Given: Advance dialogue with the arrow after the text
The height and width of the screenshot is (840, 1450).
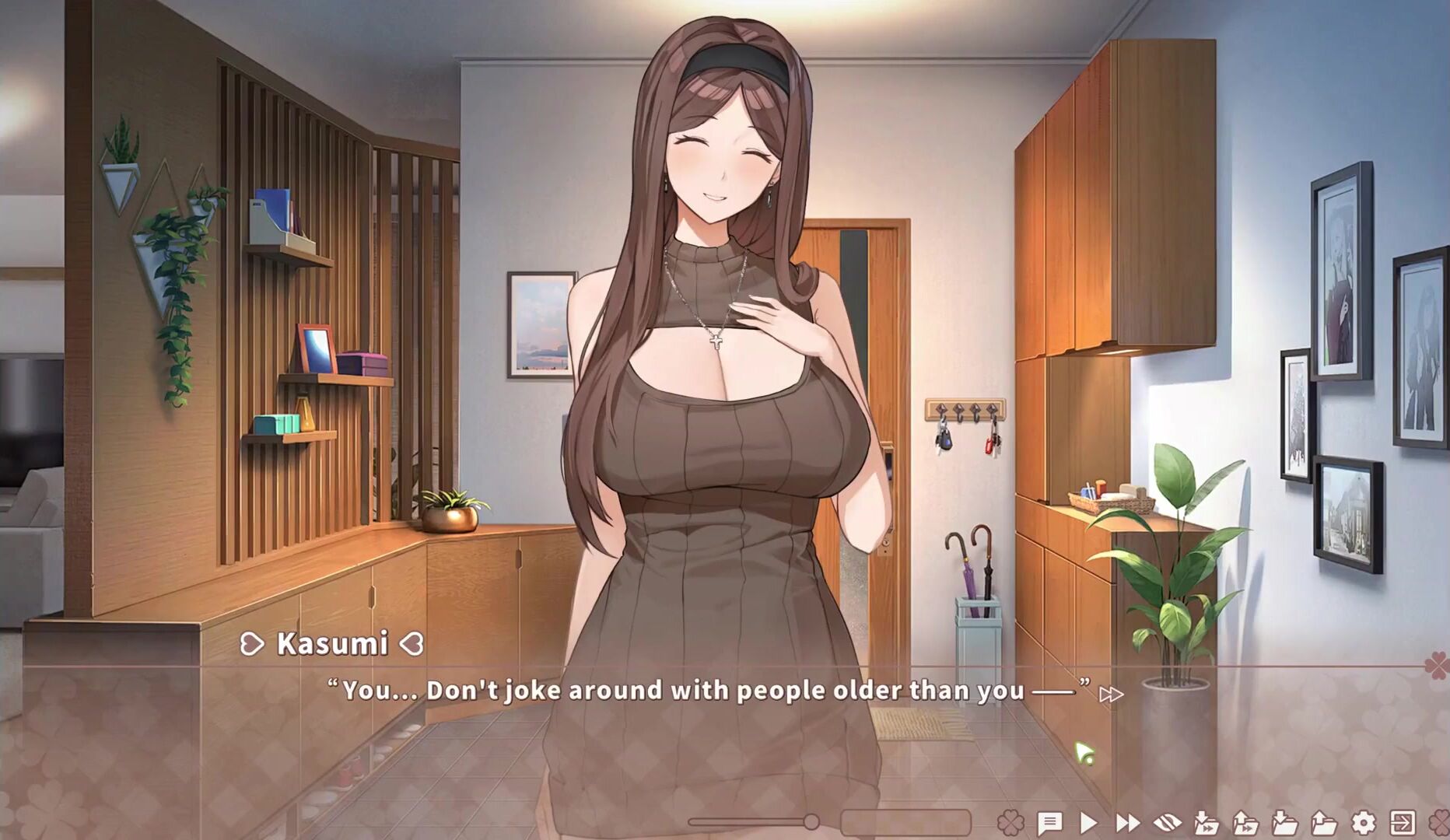Looking at the screenshot, I should click(1111, 694).
